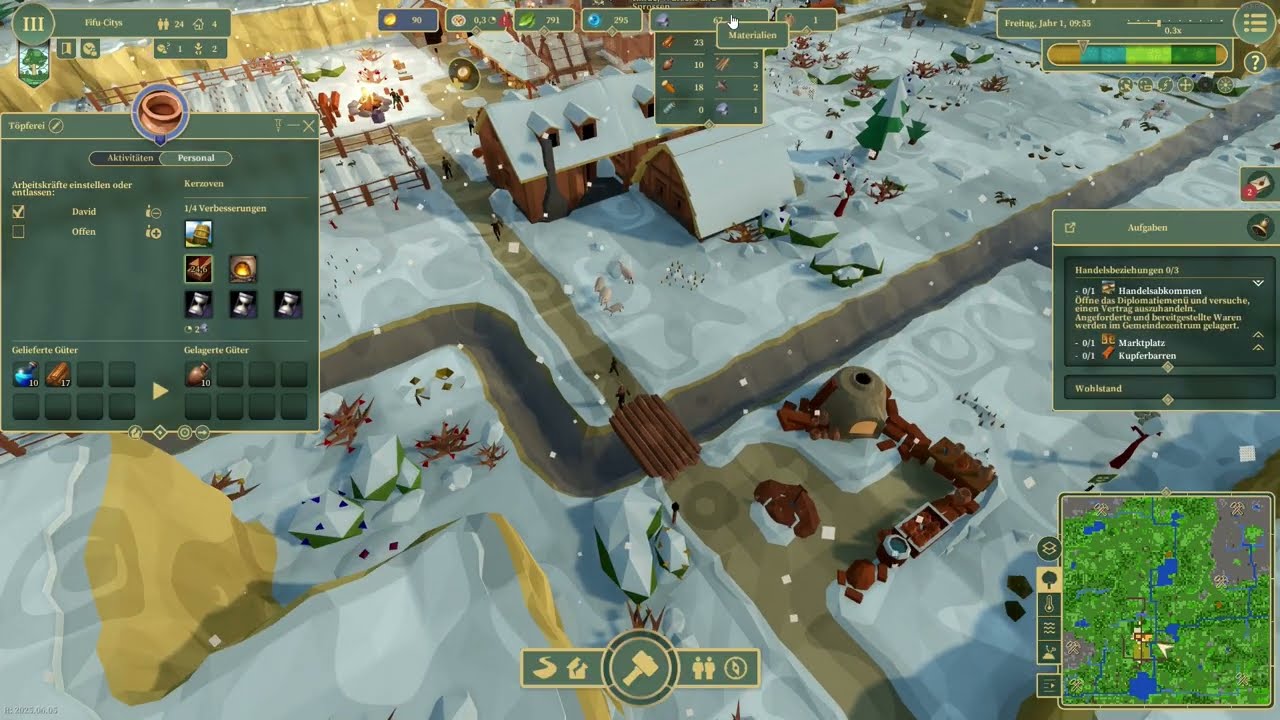Open the build menu hammer button
The image size is (1280, 720).
pos(639,667)
